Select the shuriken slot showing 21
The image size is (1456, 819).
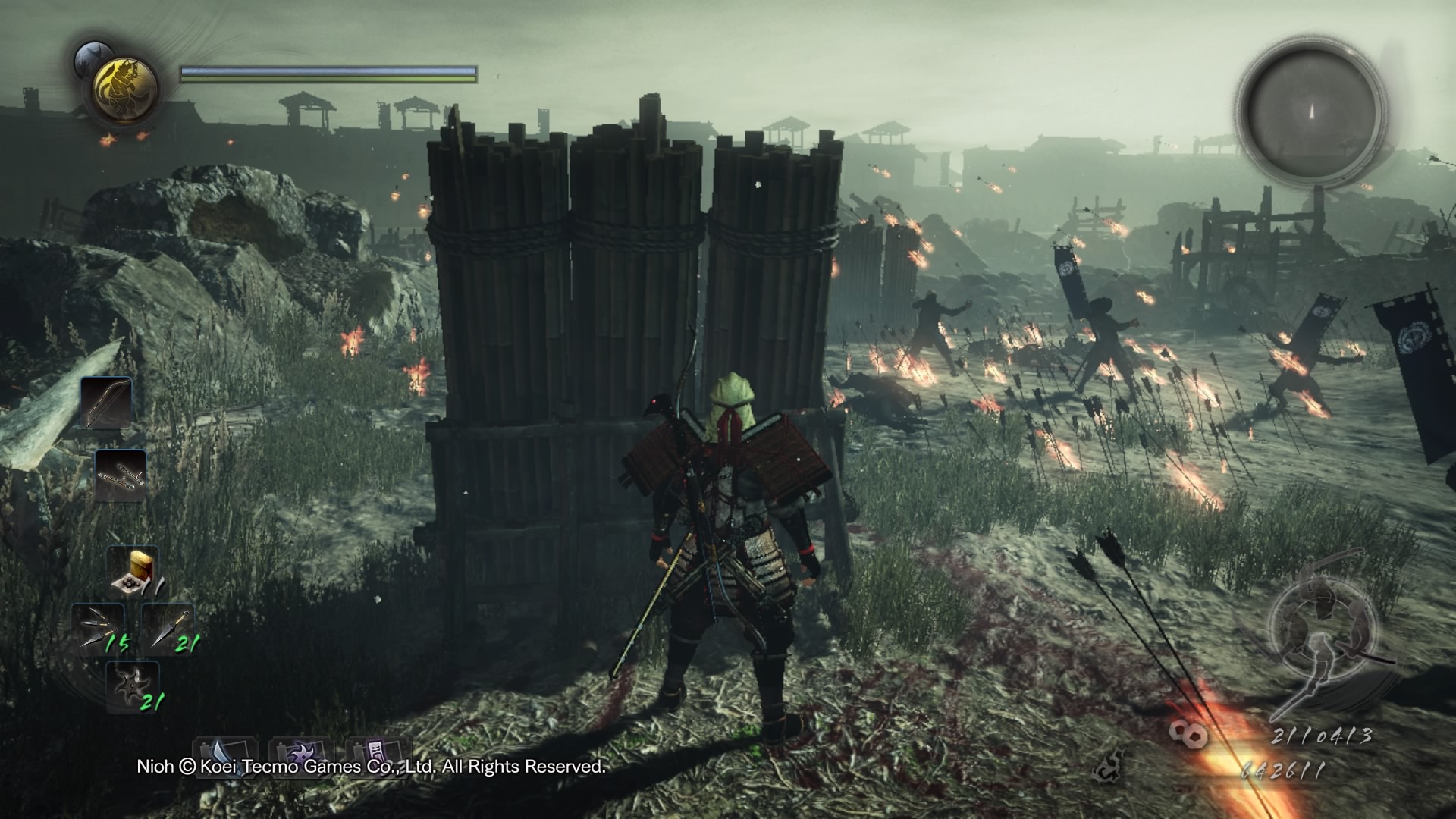[132, 686]
